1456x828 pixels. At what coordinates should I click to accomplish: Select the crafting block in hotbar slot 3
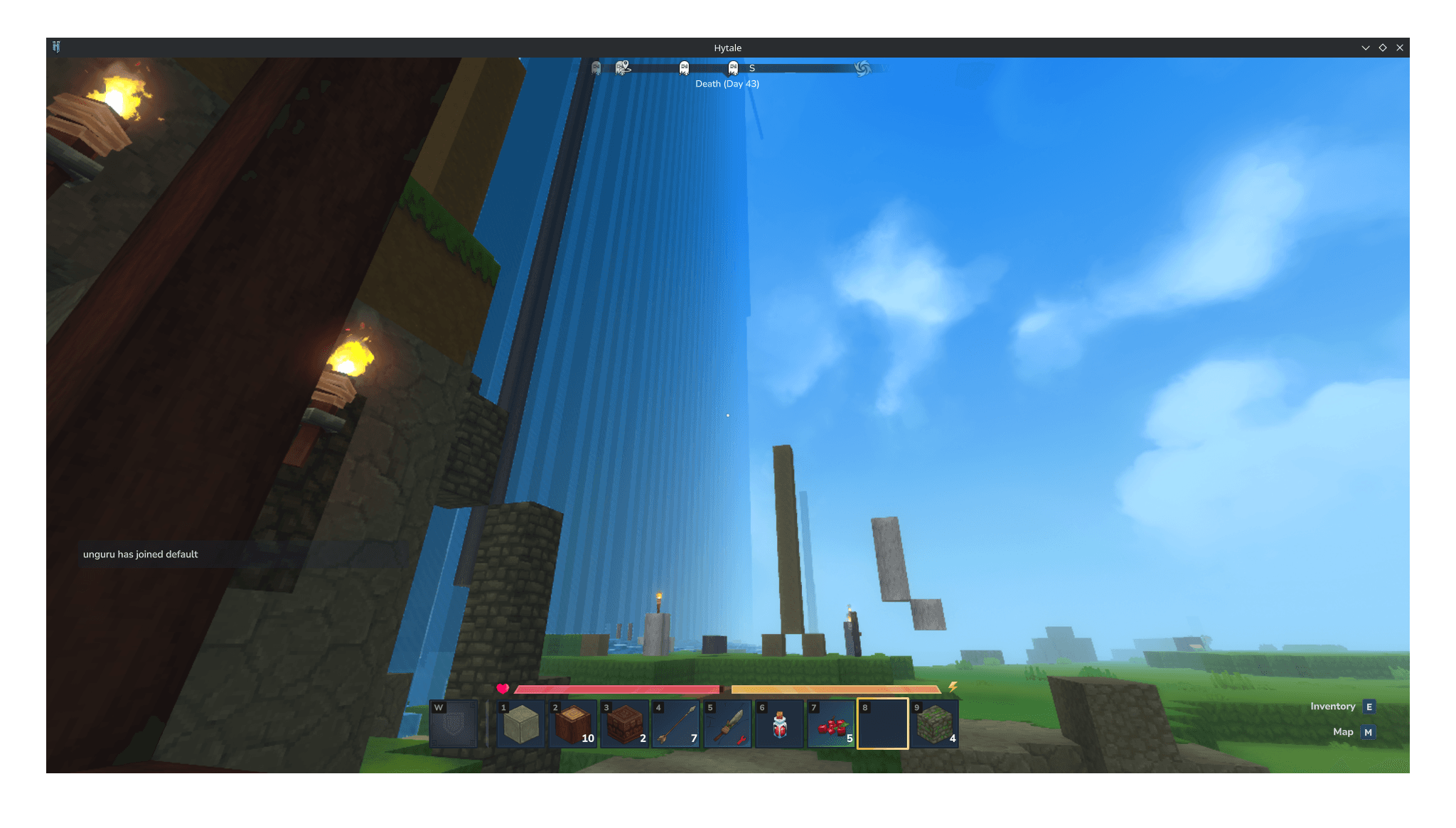click(x=625, y=724)
